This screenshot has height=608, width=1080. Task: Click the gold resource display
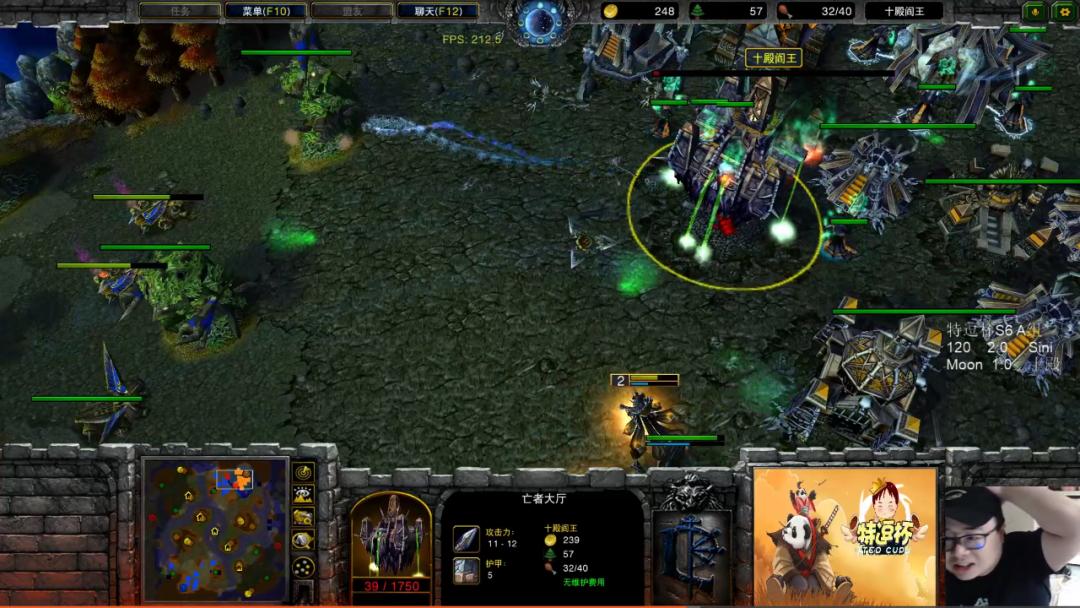click(x=640, y=11)
